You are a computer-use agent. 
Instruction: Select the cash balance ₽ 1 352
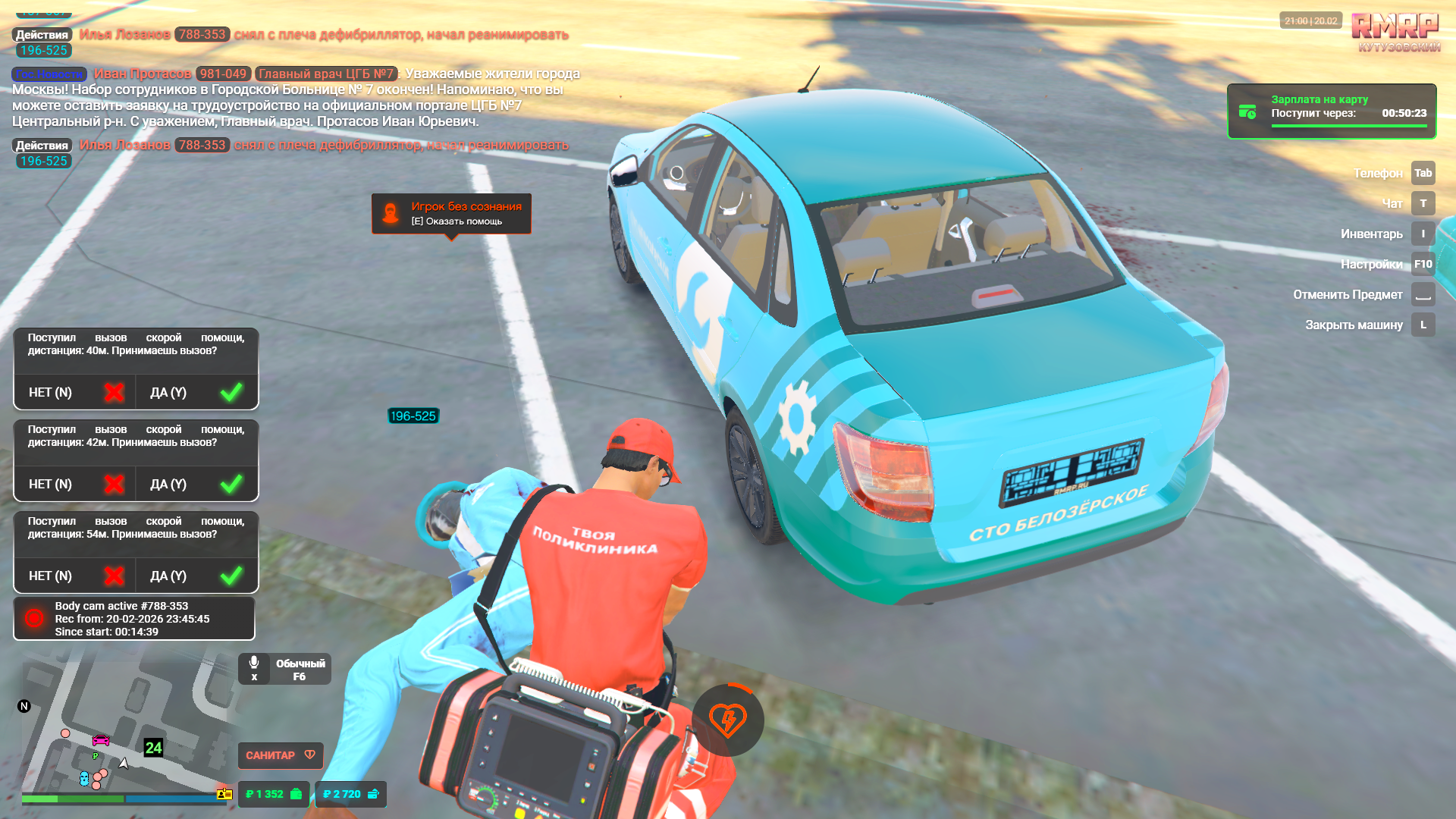tap(274, 794)
